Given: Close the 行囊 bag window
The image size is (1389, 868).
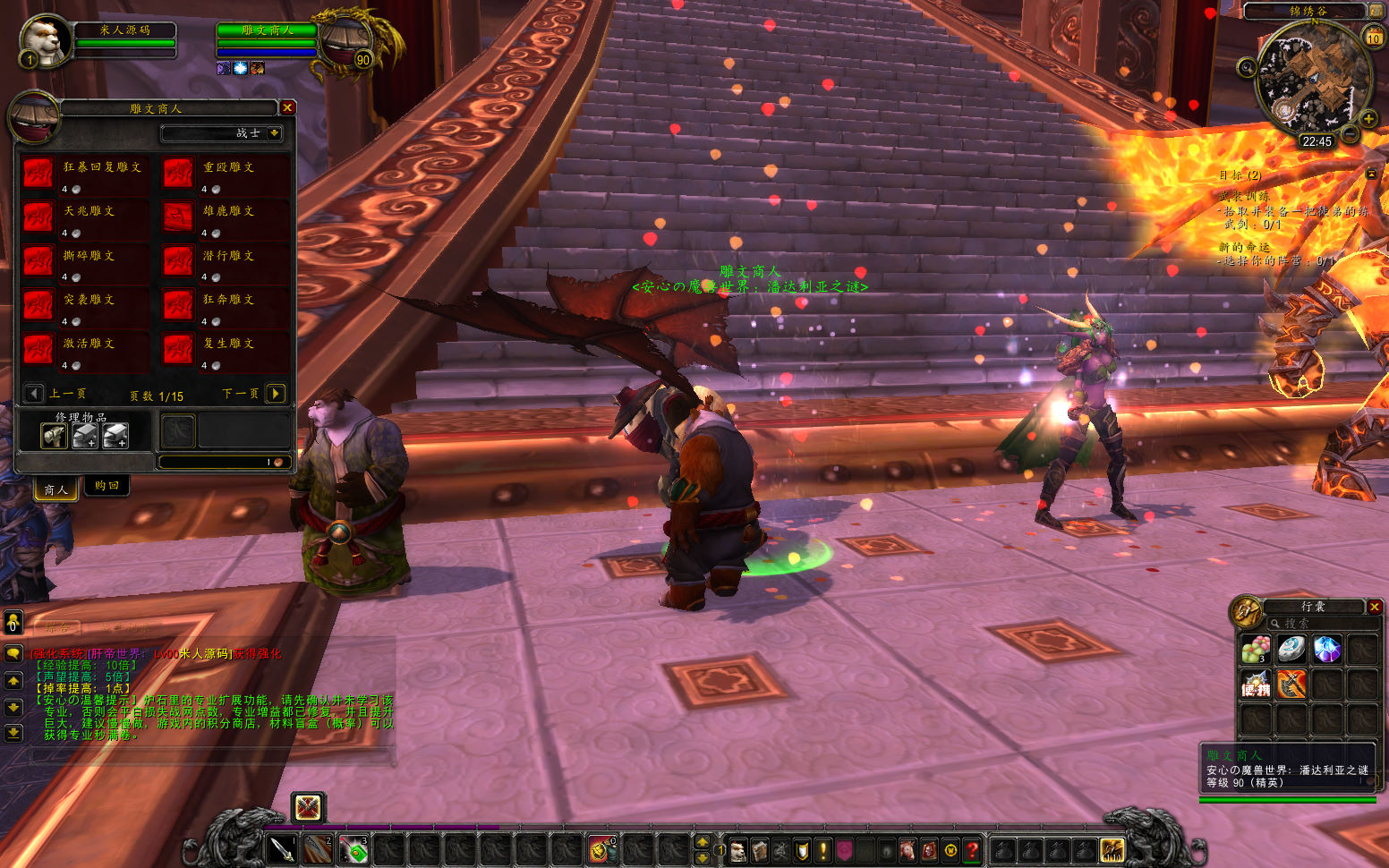Looking at the screenshot, I should pos(1375,607).
